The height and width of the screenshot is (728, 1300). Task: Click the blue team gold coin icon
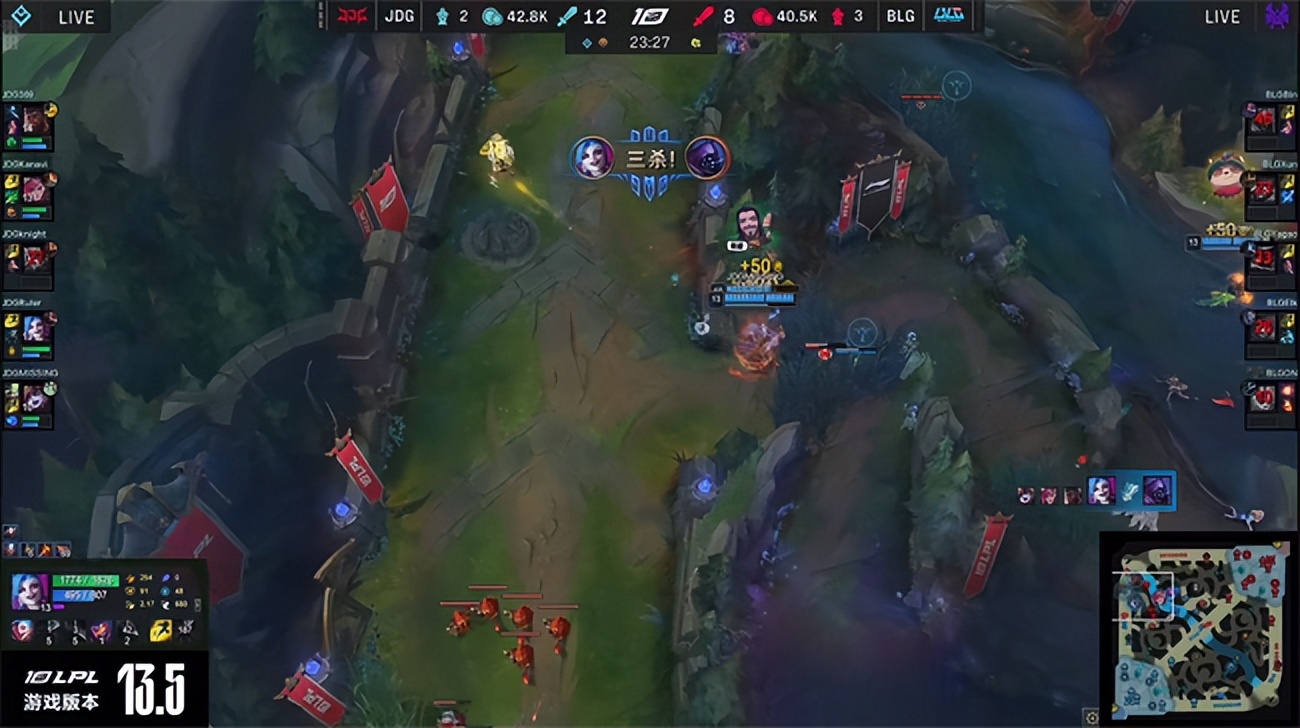coord(491,16)
